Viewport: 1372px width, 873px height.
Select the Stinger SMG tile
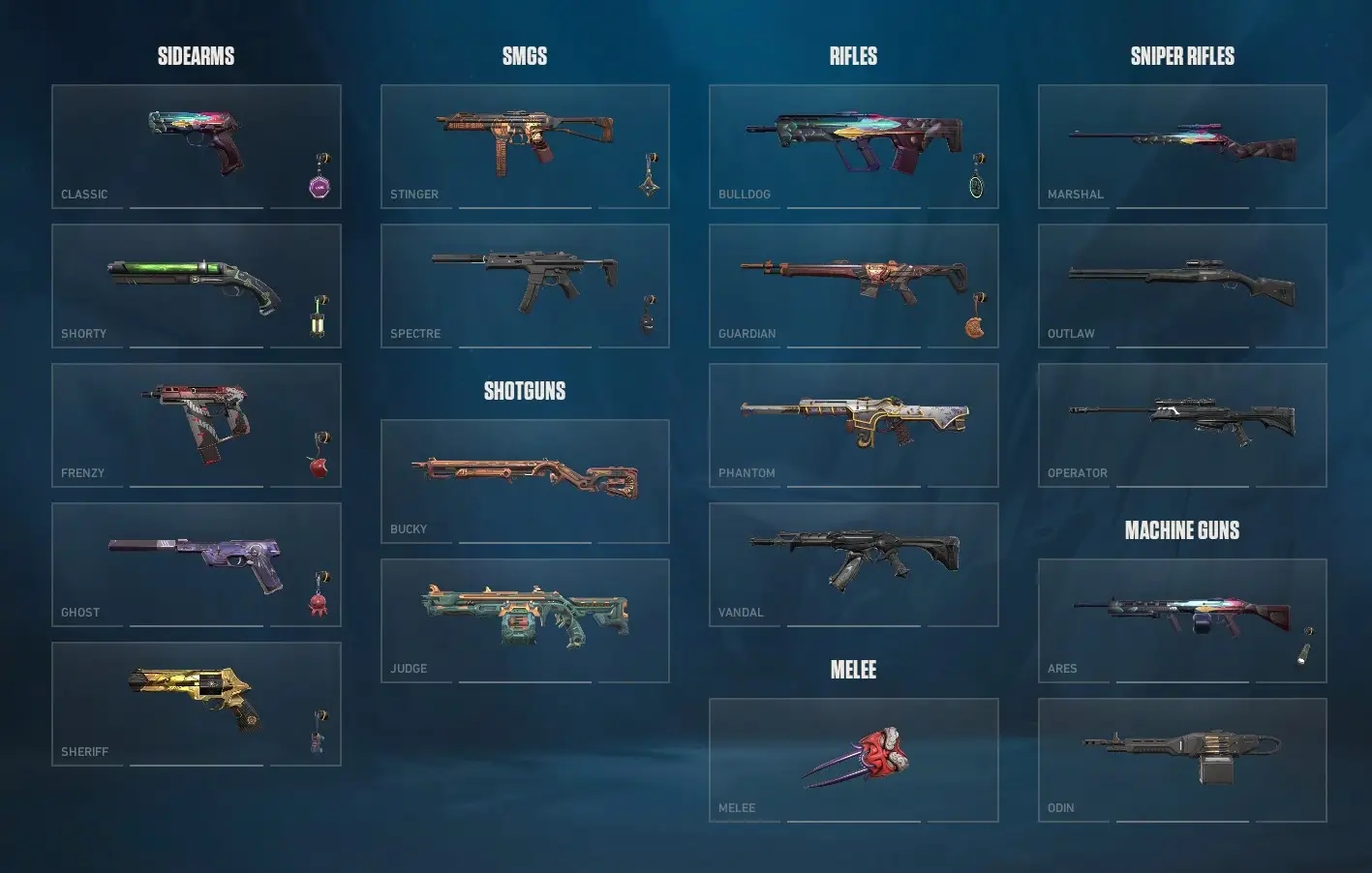525,145
